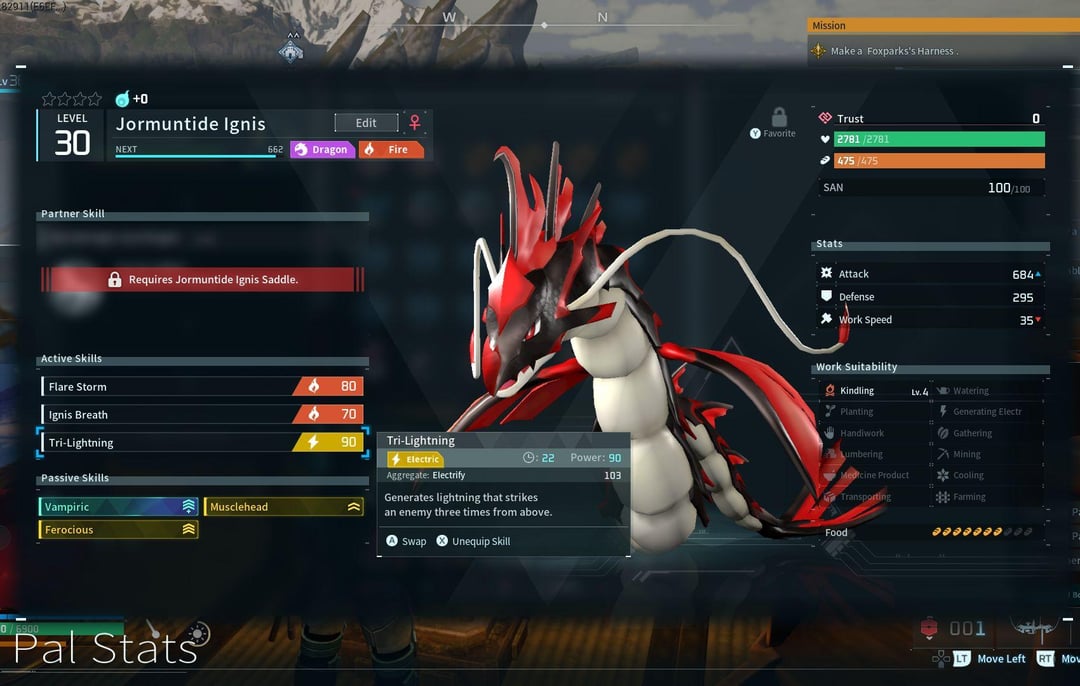
Task: Click the Swap option in skill tooltip
Action: (406, 541)
